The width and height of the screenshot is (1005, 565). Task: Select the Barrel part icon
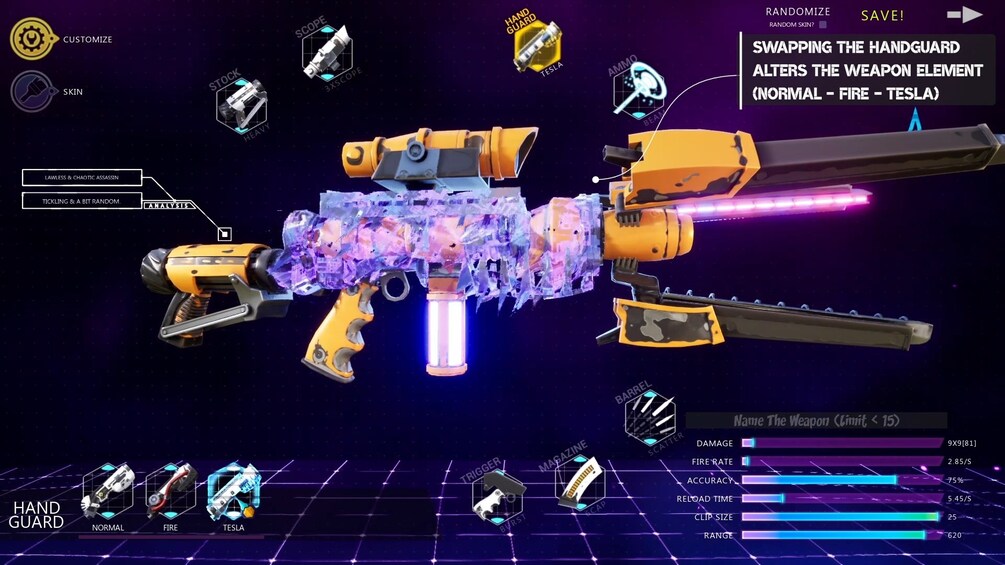tap(650, 417)
